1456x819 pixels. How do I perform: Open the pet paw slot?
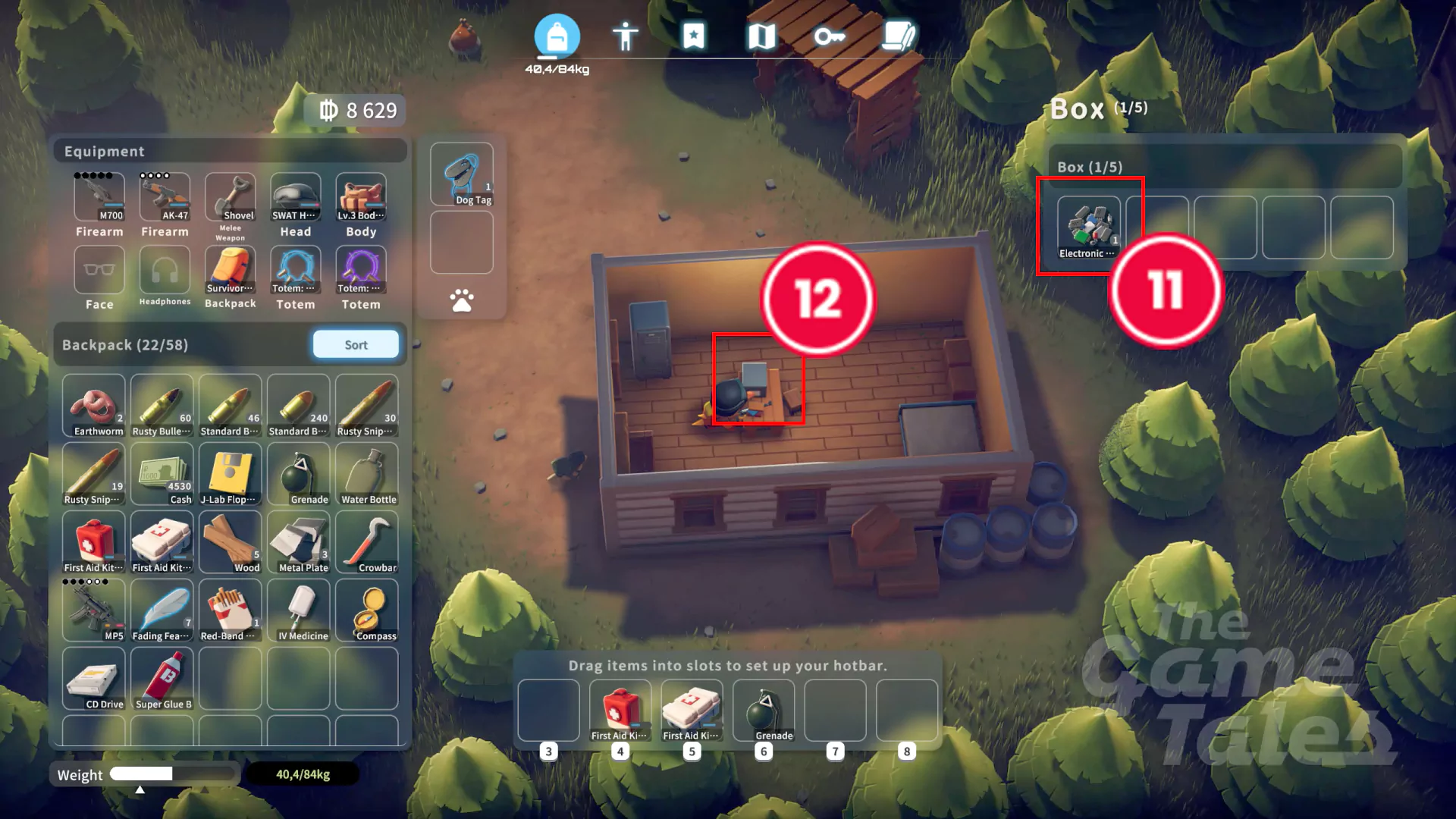pyautogui.click(x=462, y=301)
